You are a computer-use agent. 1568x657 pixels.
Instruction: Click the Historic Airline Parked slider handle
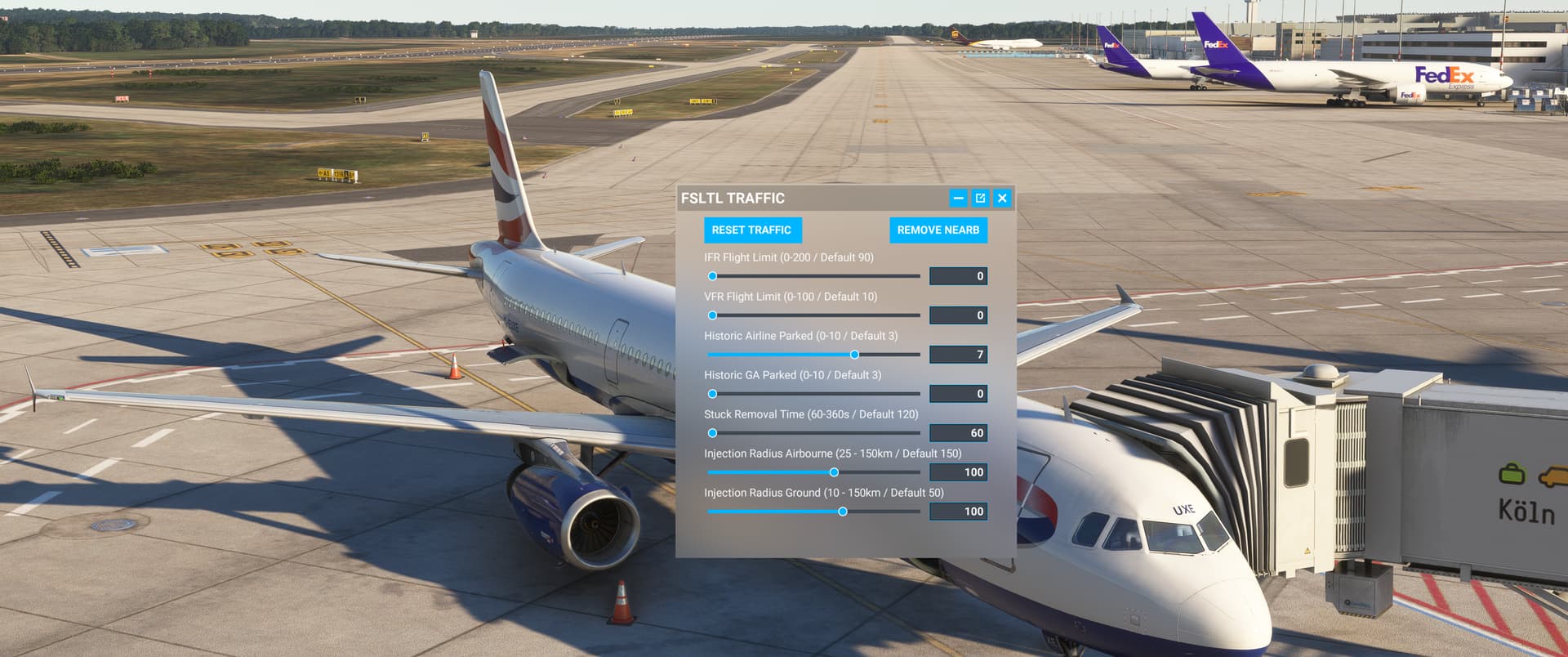854,355
